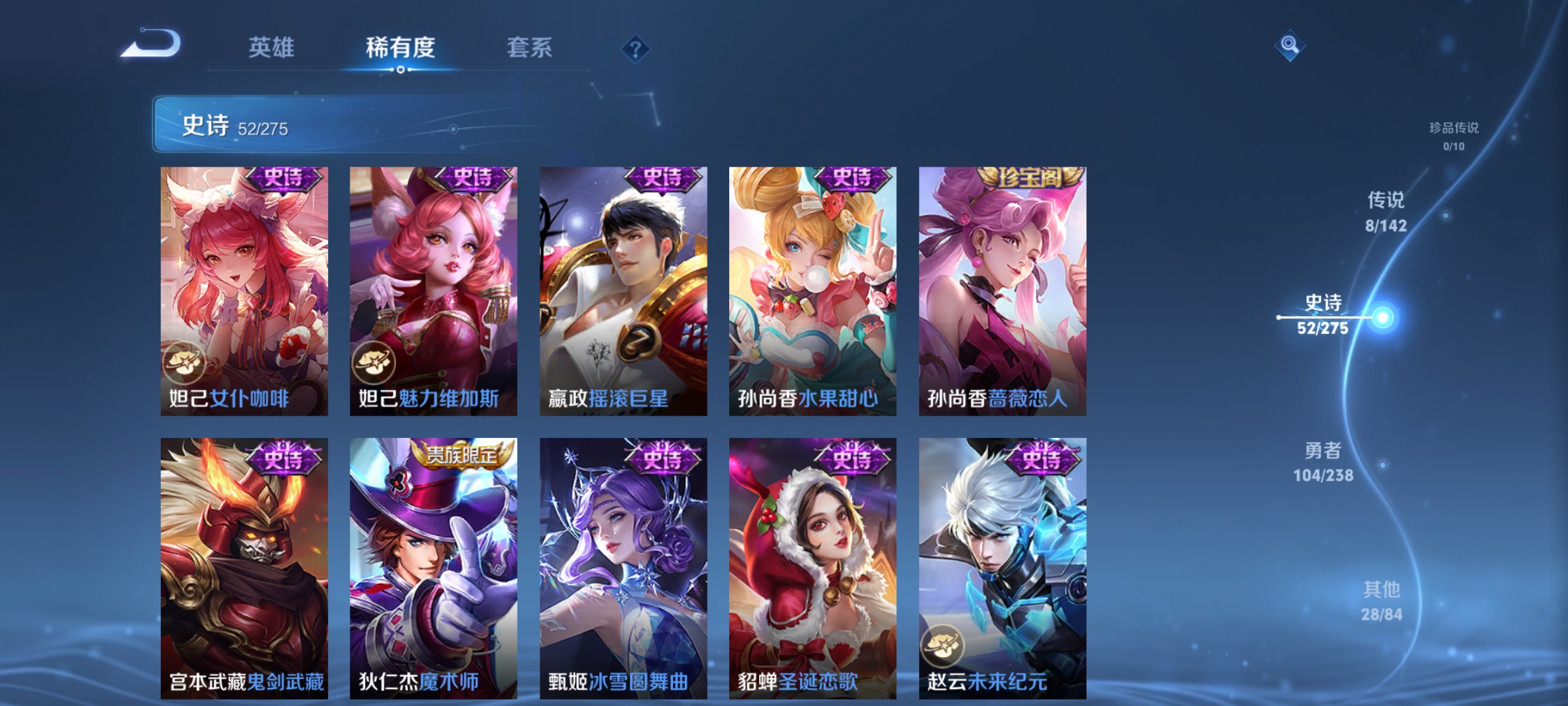Select the 稀有度 tab
Image resolution: width=1568 pixels, height=706 pixels.
pos(400,47)
